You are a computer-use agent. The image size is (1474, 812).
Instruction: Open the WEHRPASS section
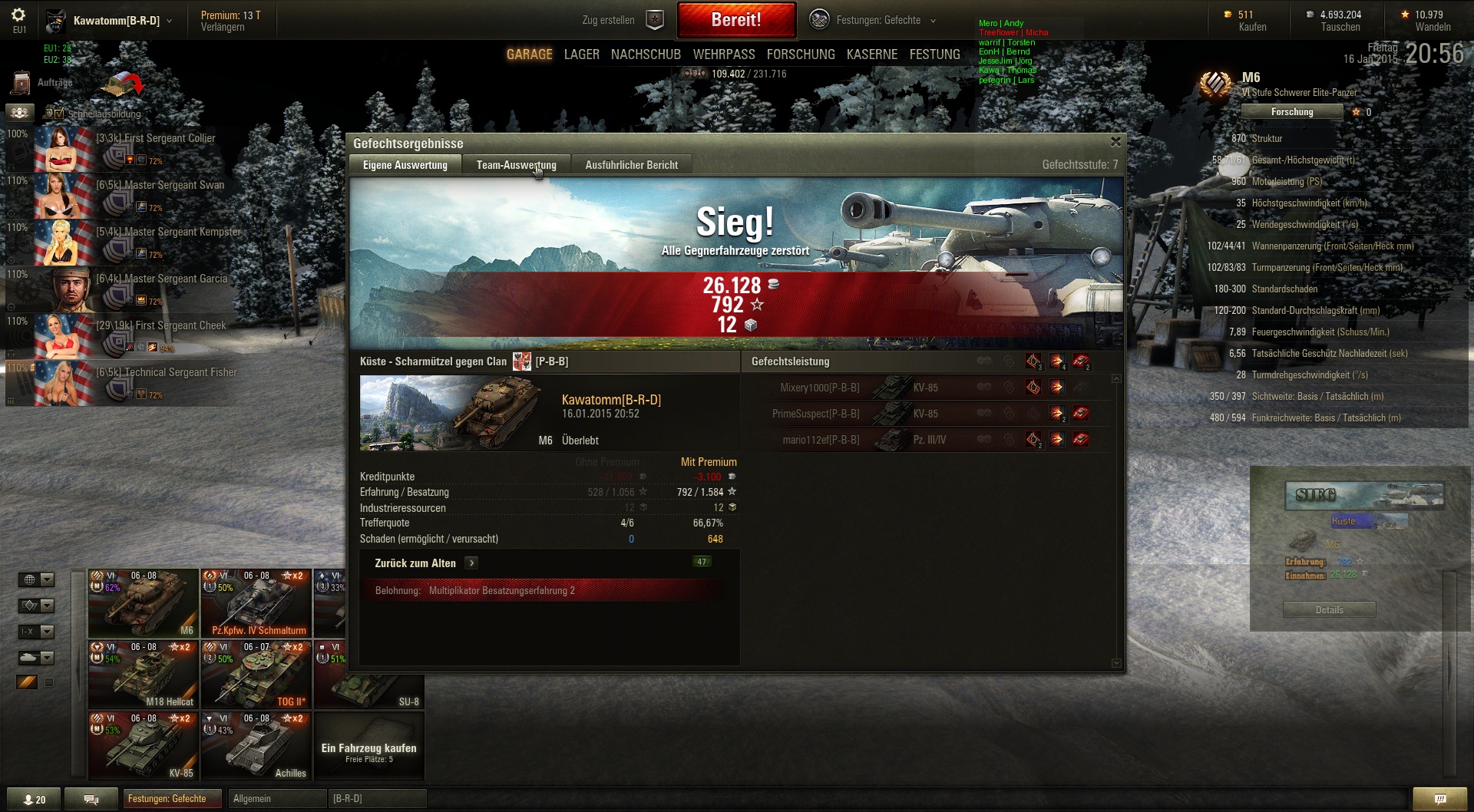coord(723,54)
